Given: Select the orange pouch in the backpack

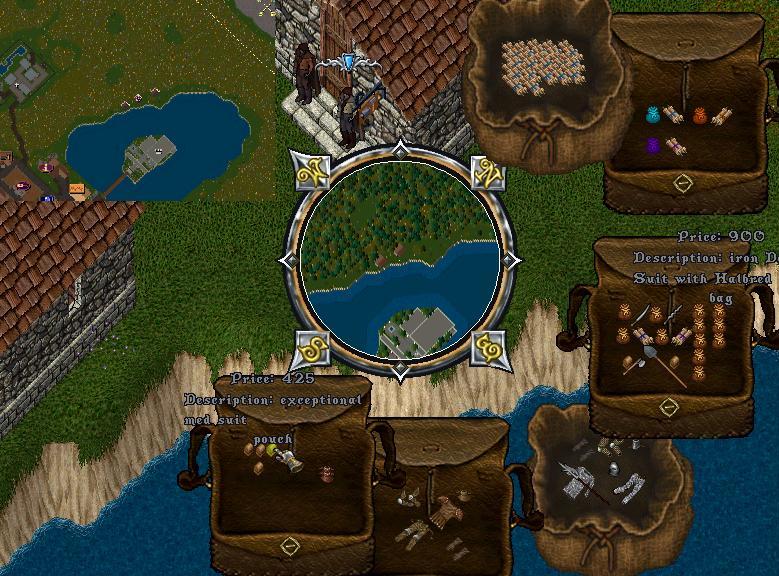Looking at the screenshot, I should 700,115.
